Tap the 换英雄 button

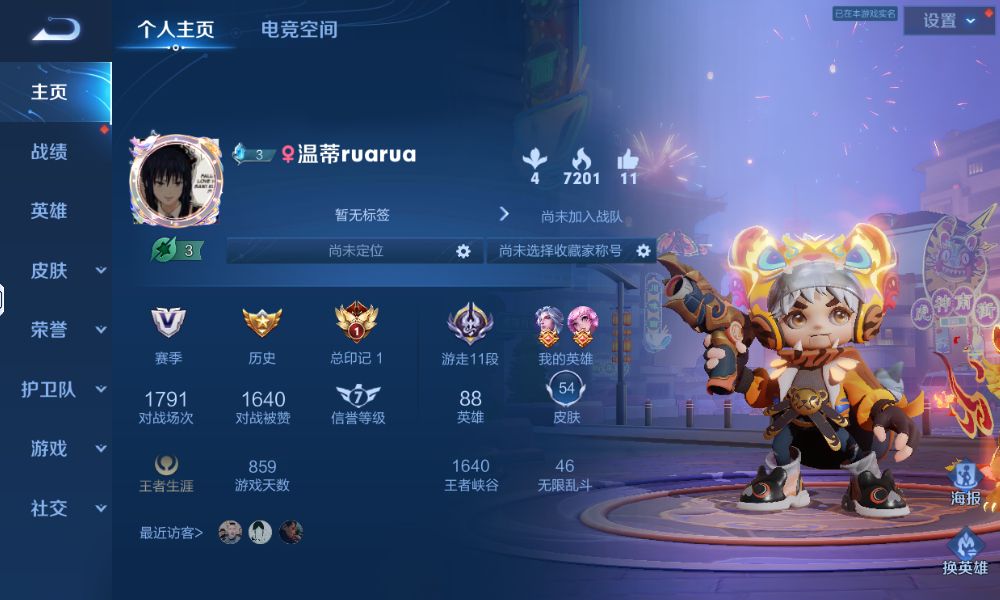pyautogui.click(x=965, y=550)
